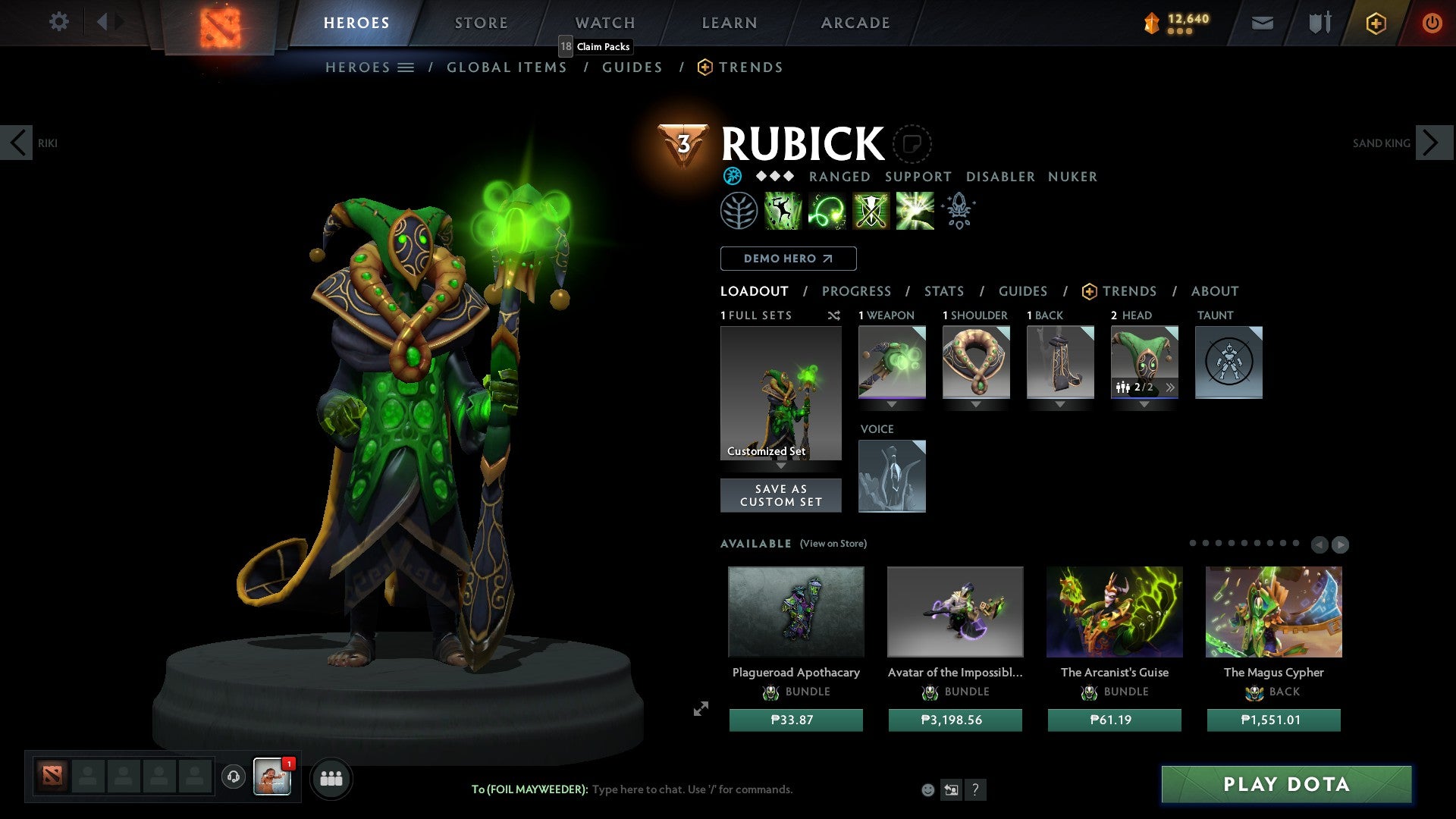The width and height of the screenshot is (1456, 819).
Task: Toggle the emoticon picker in the chat bar
Action: (927, 789)
